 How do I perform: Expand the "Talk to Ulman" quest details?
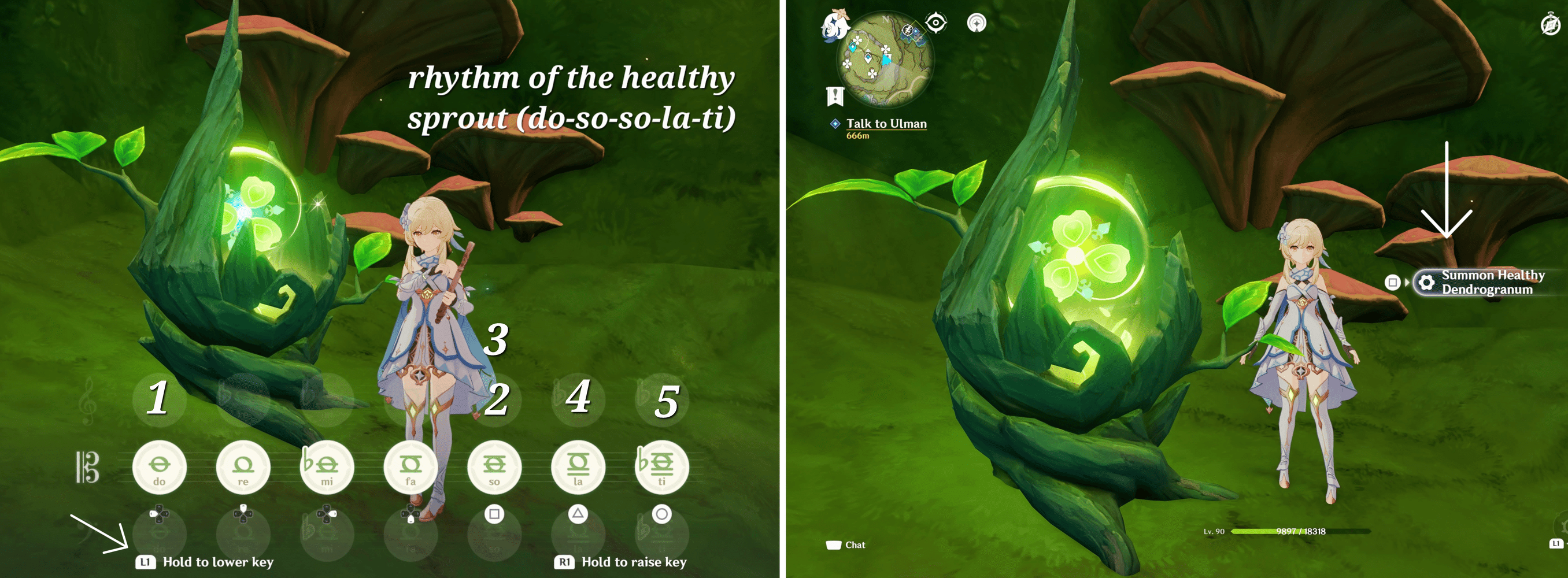tap(887, 124)
